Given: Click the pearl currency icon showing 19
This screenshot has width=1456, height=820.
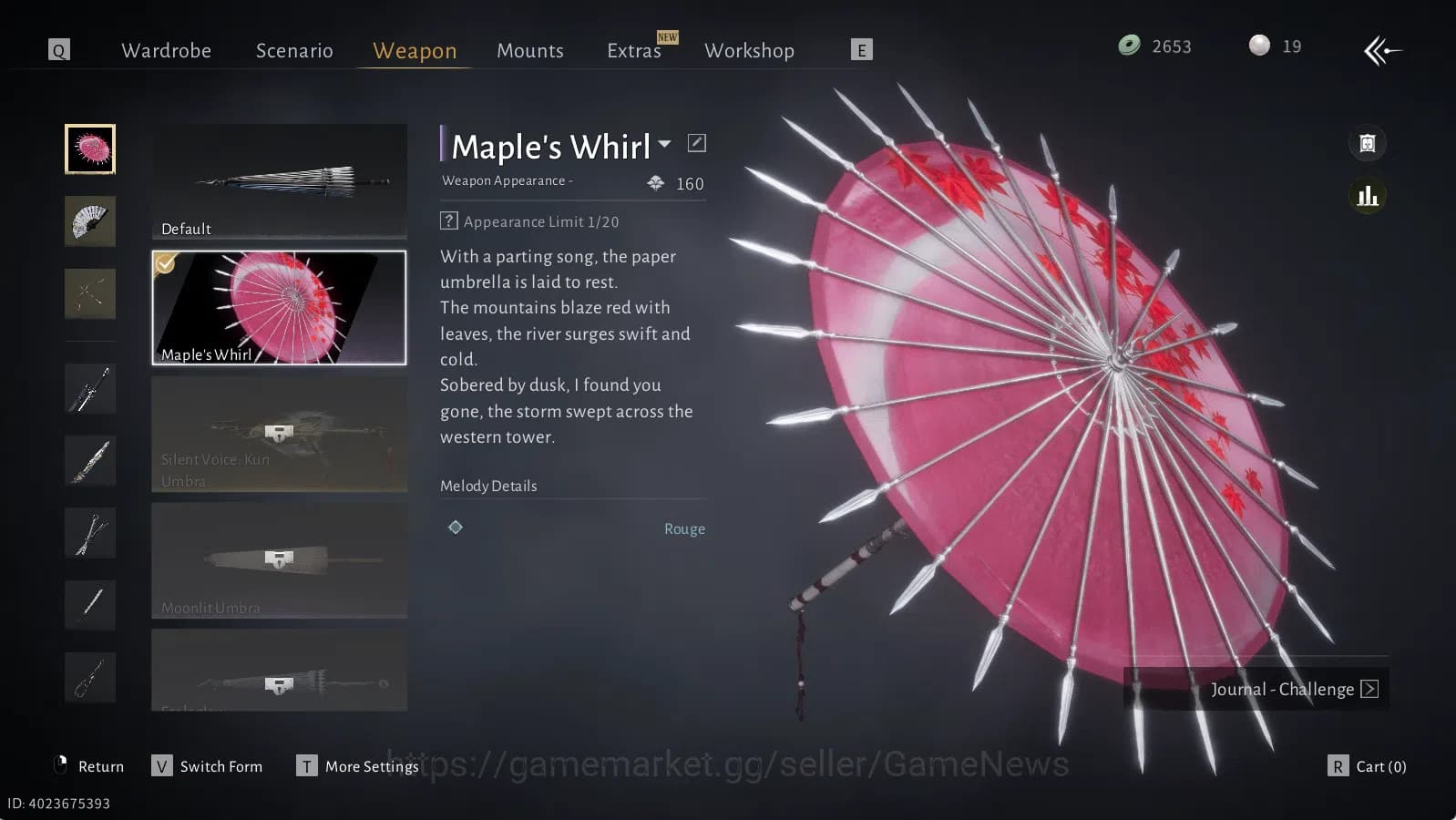Looking at the screenshot, I should tap(1260, 46).
